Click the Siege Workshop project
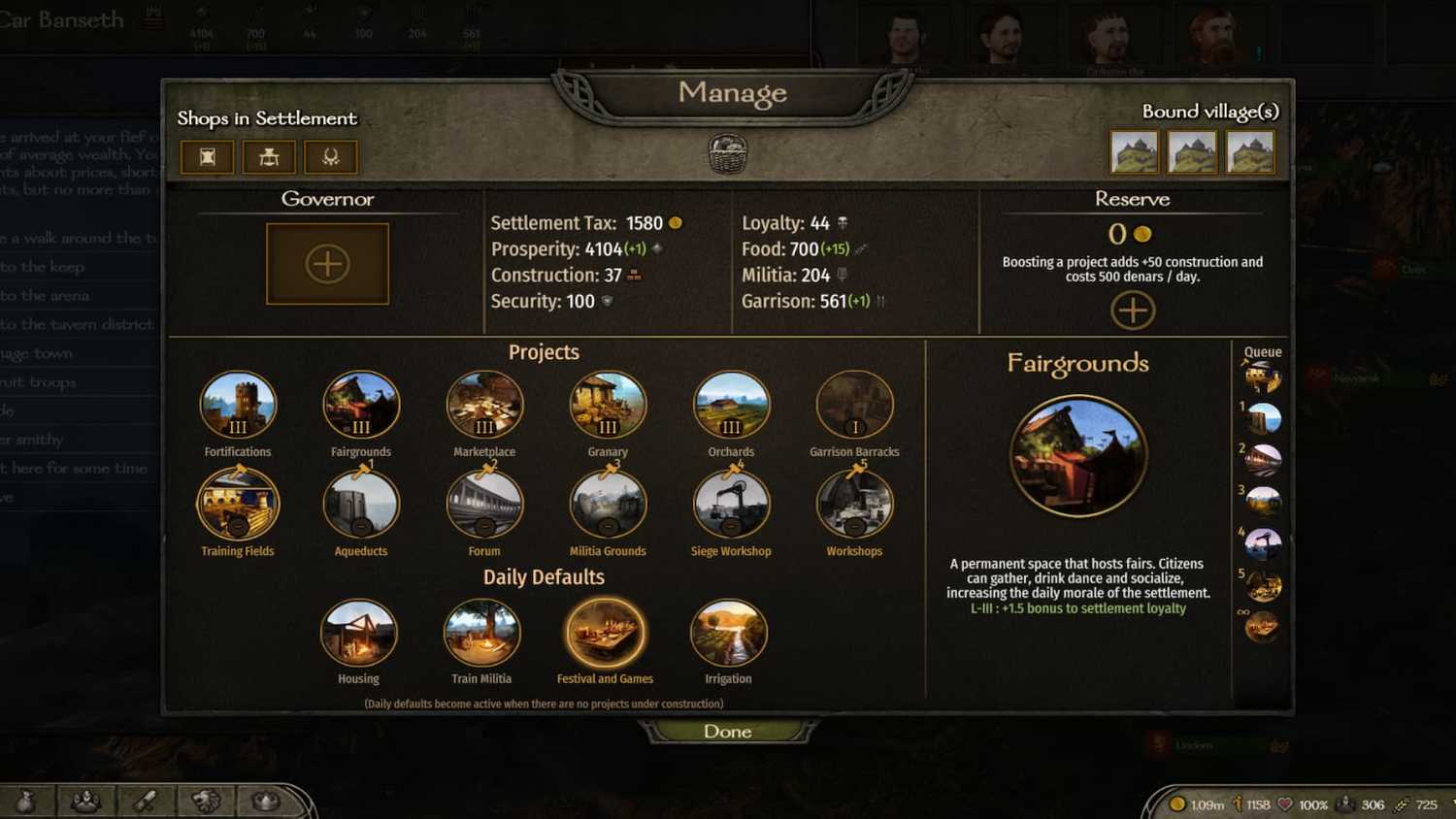The width and height of the screenshot is (1456, 819). [730, 505]
